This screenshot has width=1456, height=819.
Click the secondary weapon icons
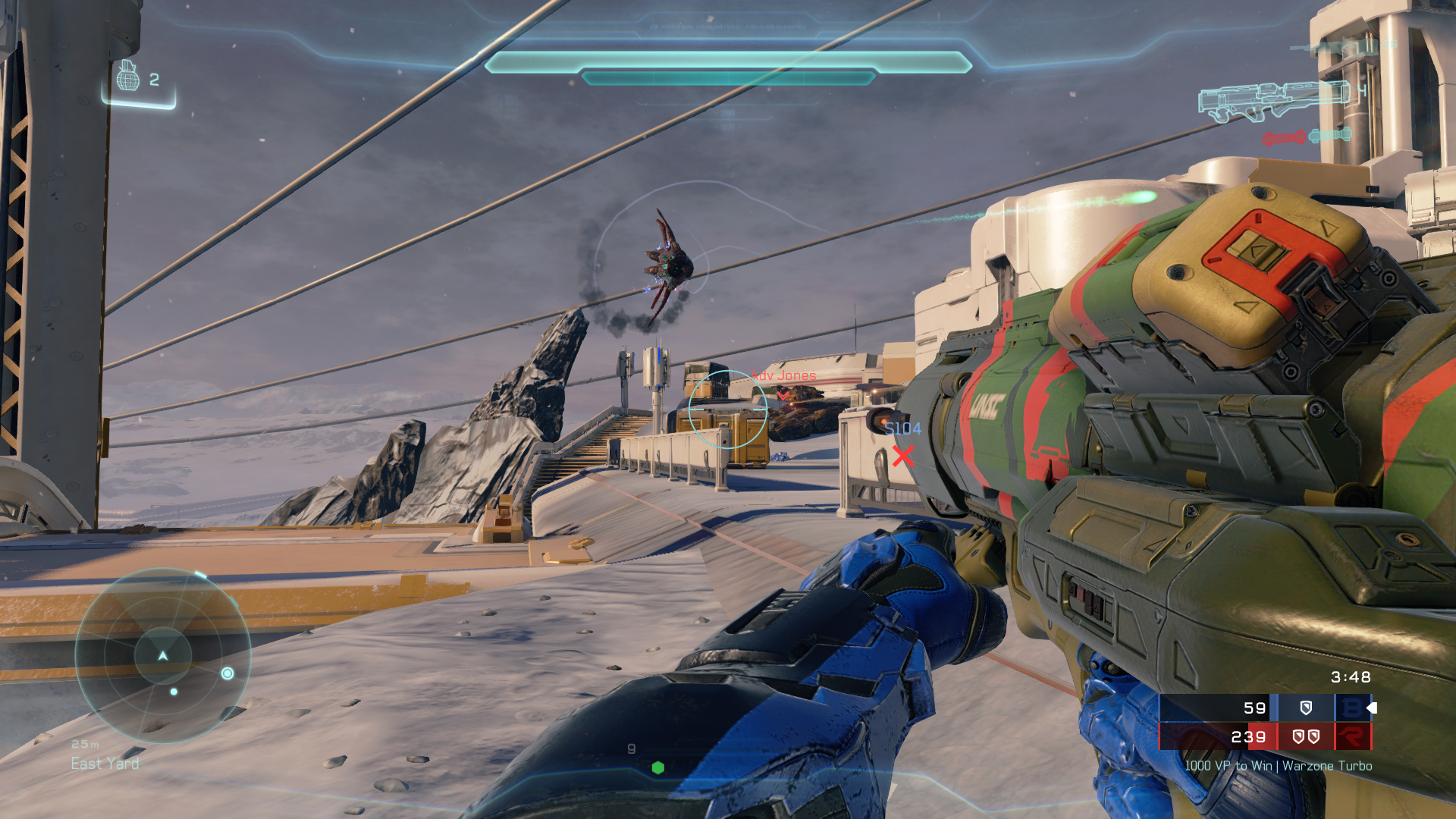[1307, 137]
